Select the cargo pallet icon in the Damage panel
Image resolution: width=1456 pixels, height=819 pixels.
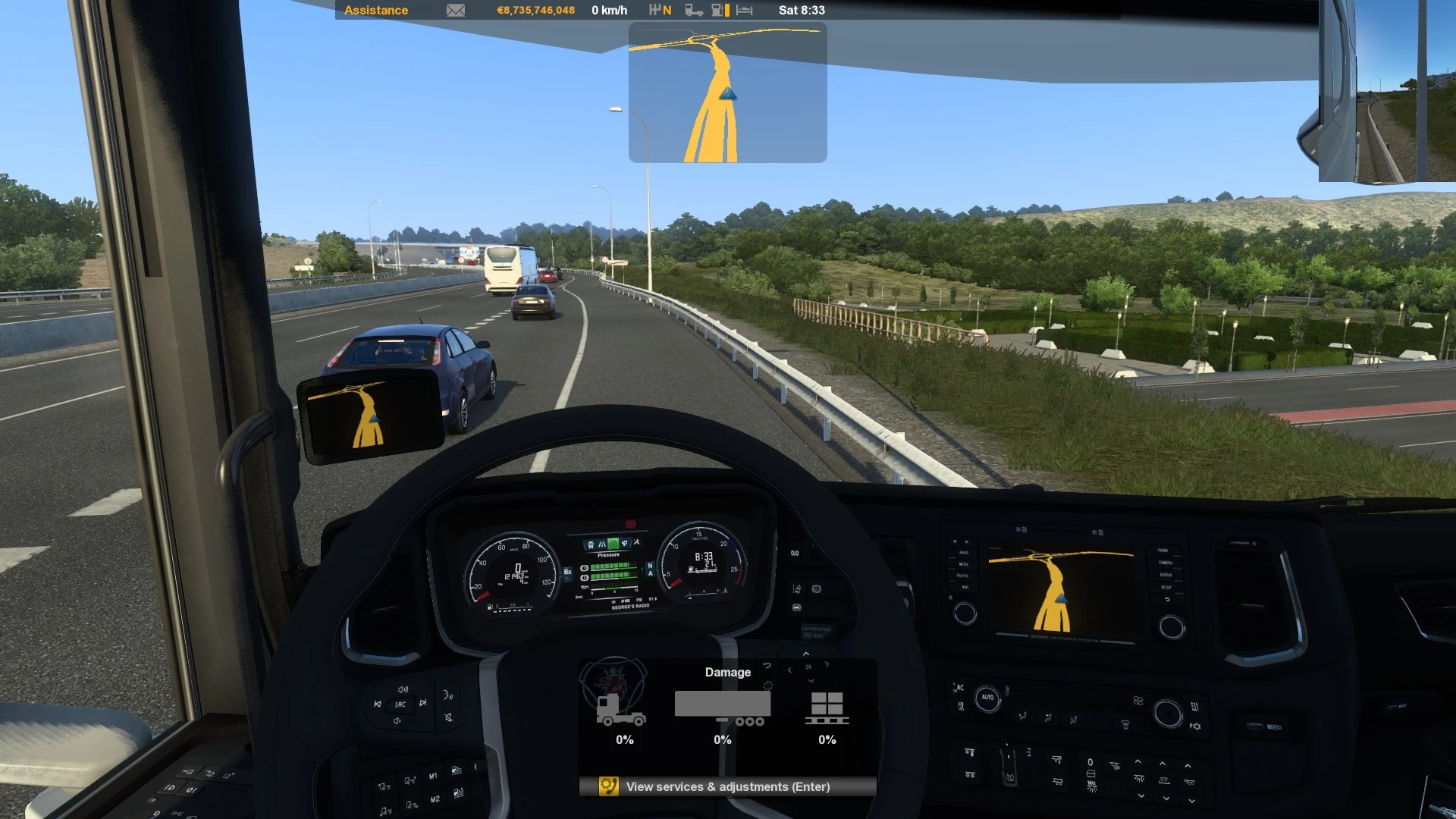pos(827,707)
